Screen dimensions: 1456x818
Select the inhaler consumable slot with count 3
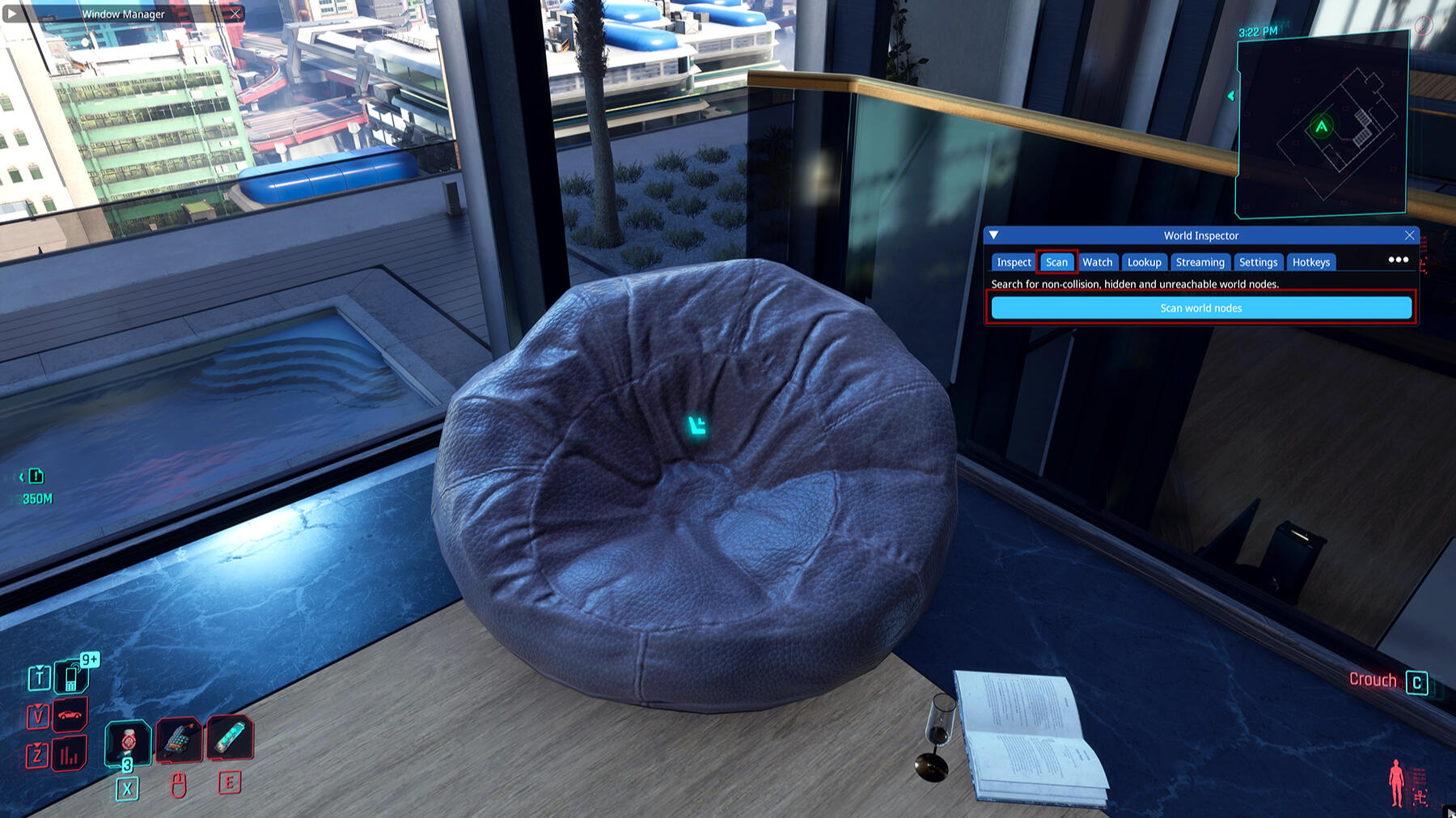(128, 742)
